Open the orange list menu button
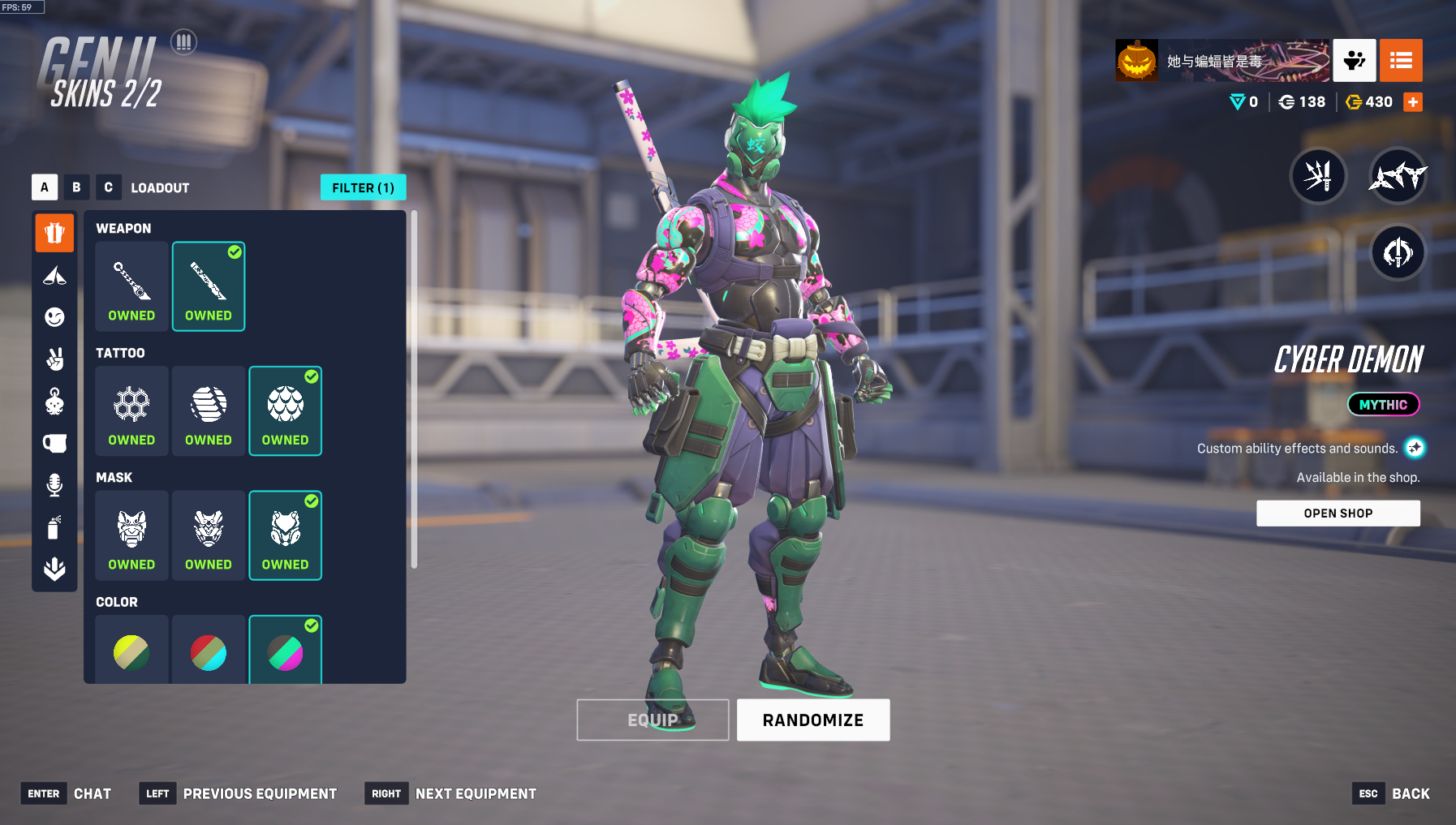The image size is (1456, 825). [x=1401, y=61]
